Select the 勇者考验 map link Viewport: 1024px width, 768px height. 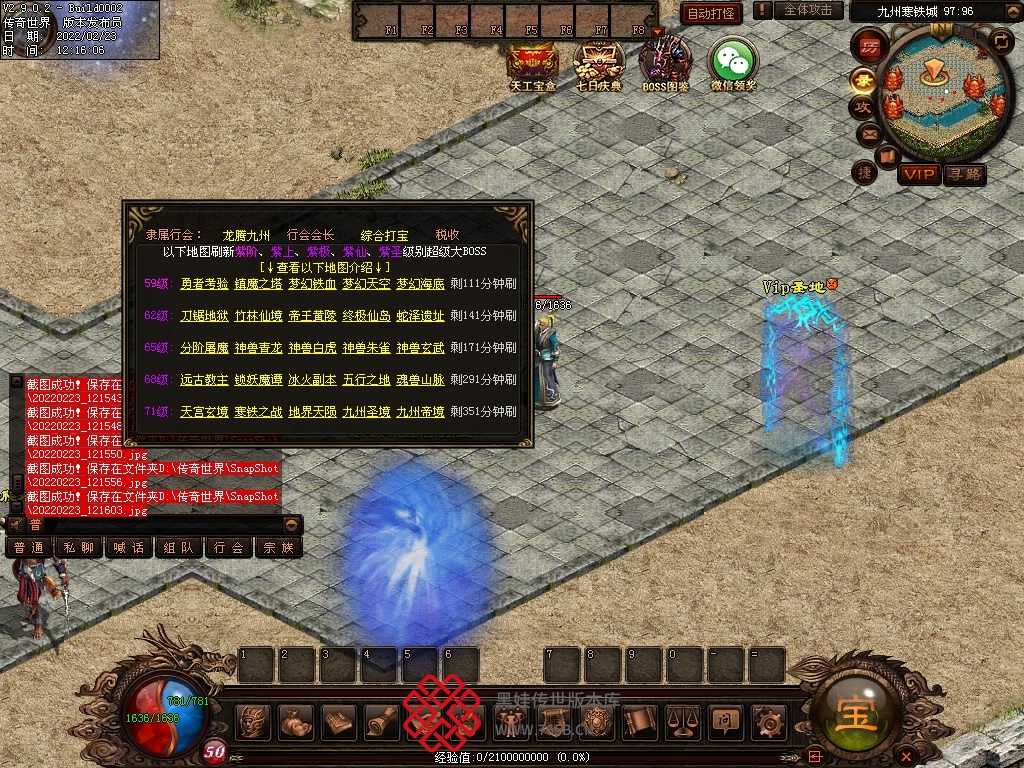tap(204, 284)
